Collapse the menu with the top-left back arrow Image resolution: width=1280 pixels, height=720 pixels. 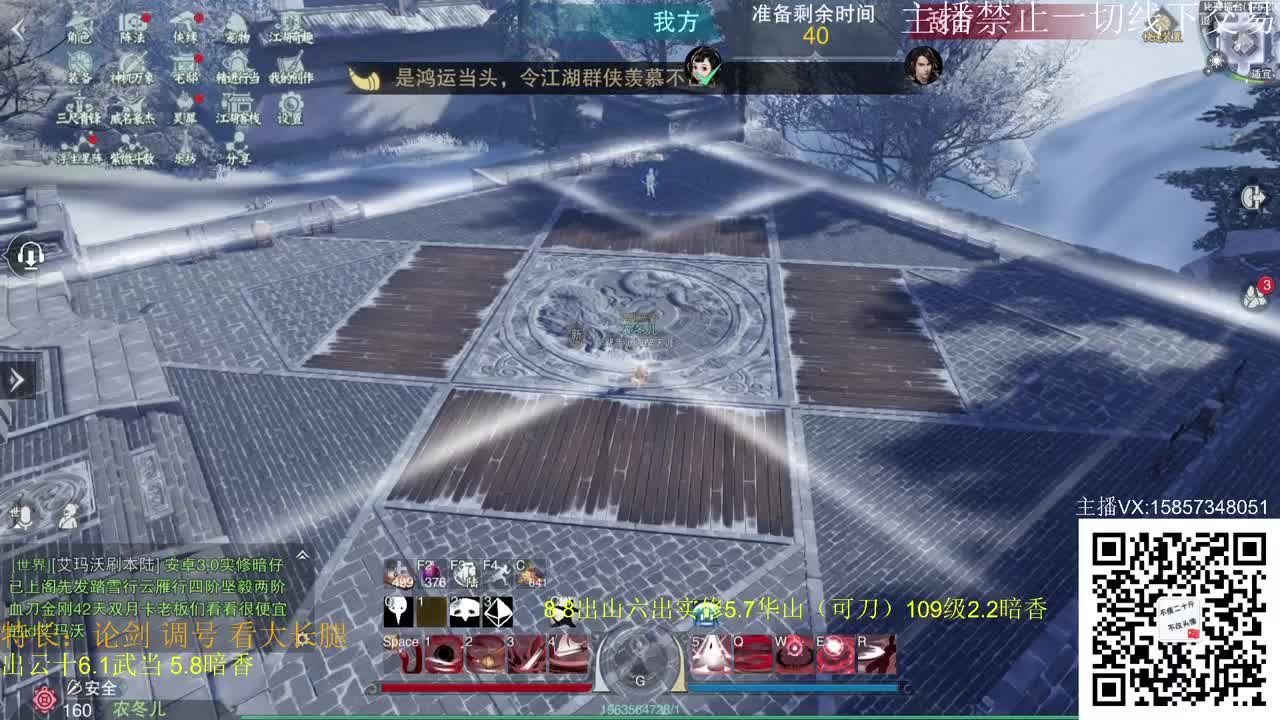pyautogui.click(x=19, y=28)
